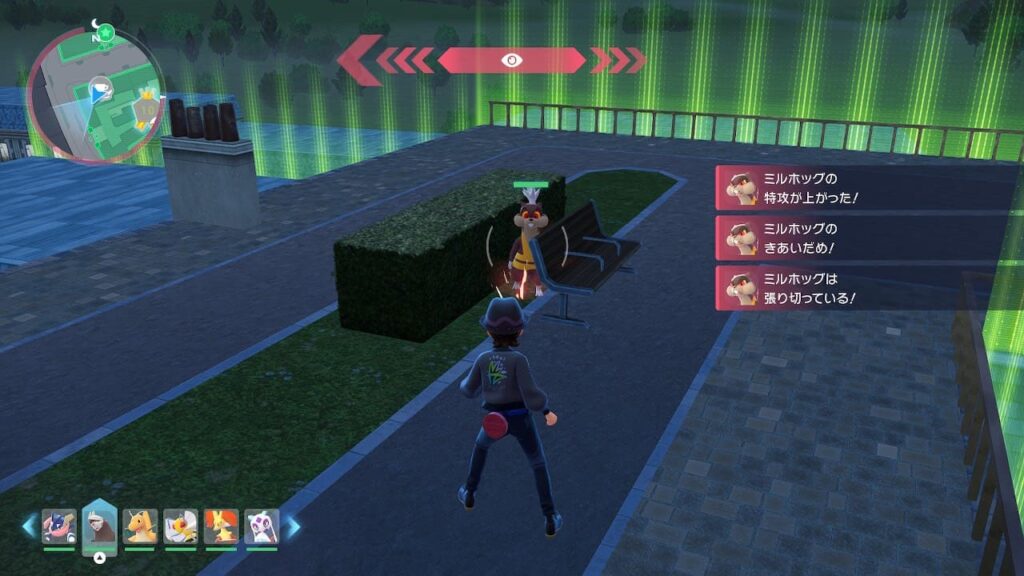The height and width of the screenshot is (576, 1024).
Task: Select the crowned number 10 minimap marker
Action: (x=146, y=105)
